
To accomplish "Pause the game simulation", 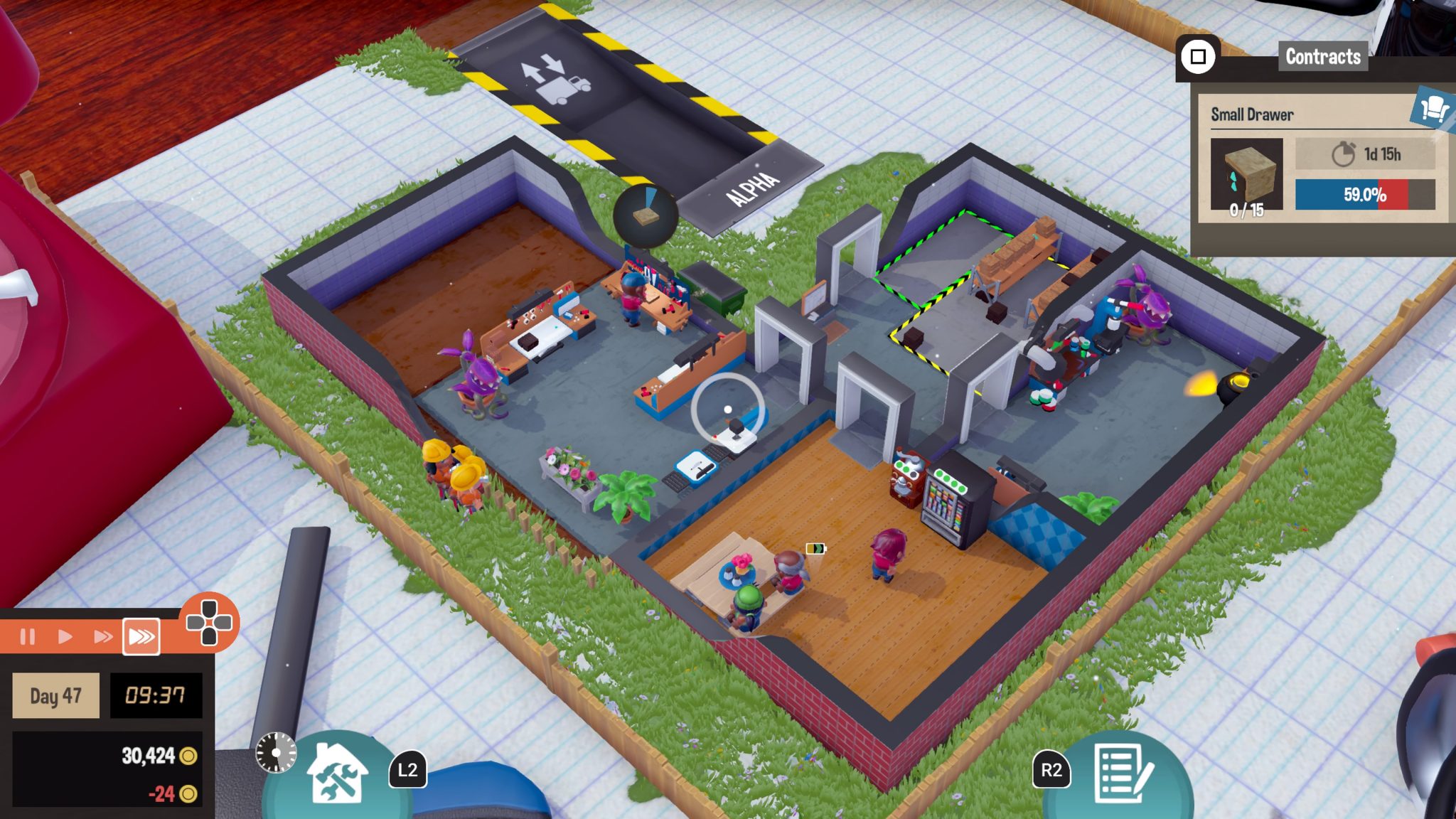I will coord(29,638).
